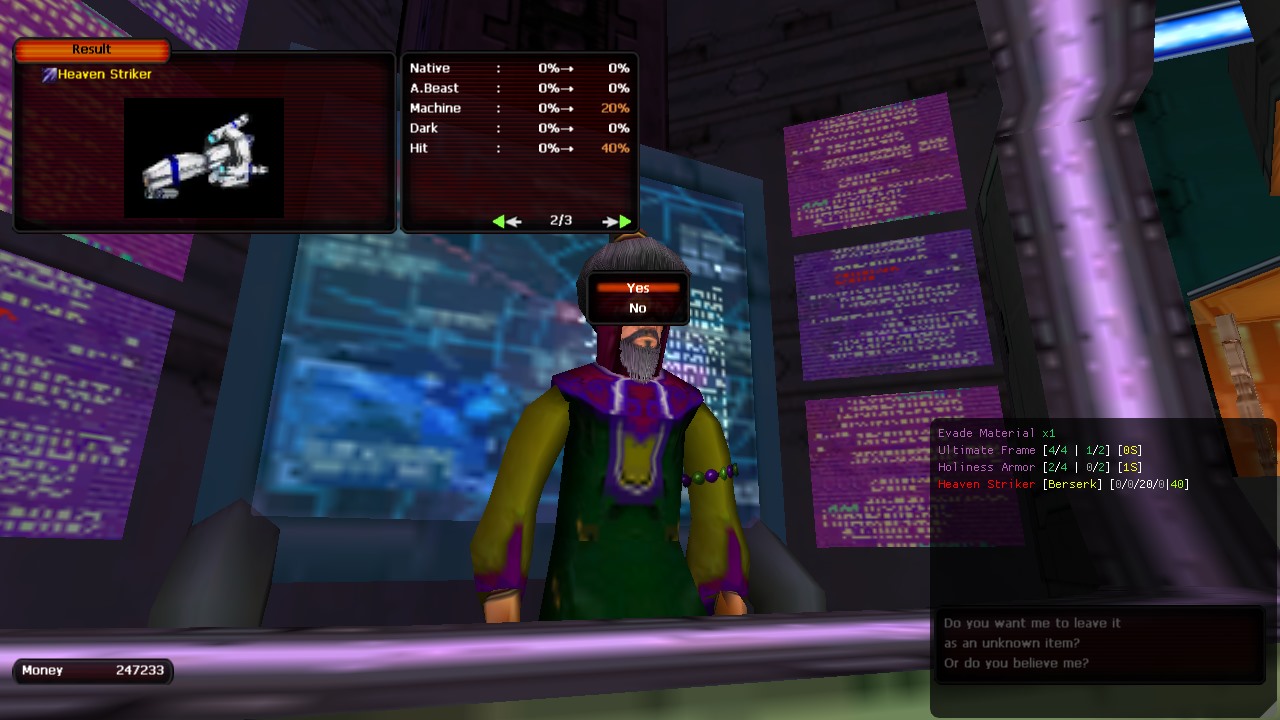Go to the previous stats page arrow

point(506,221)
